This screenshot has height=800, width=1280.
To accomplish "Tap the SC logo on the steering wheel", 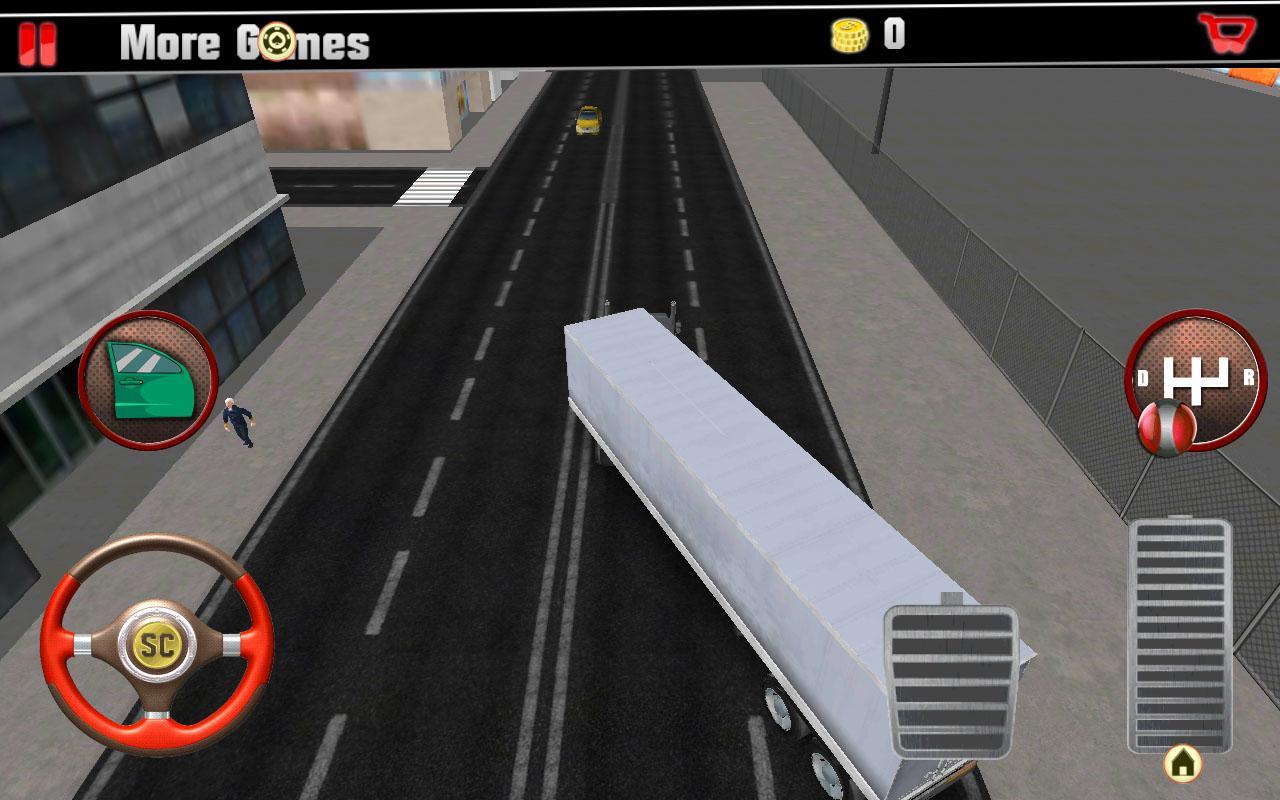I will [x=160, y=646].
